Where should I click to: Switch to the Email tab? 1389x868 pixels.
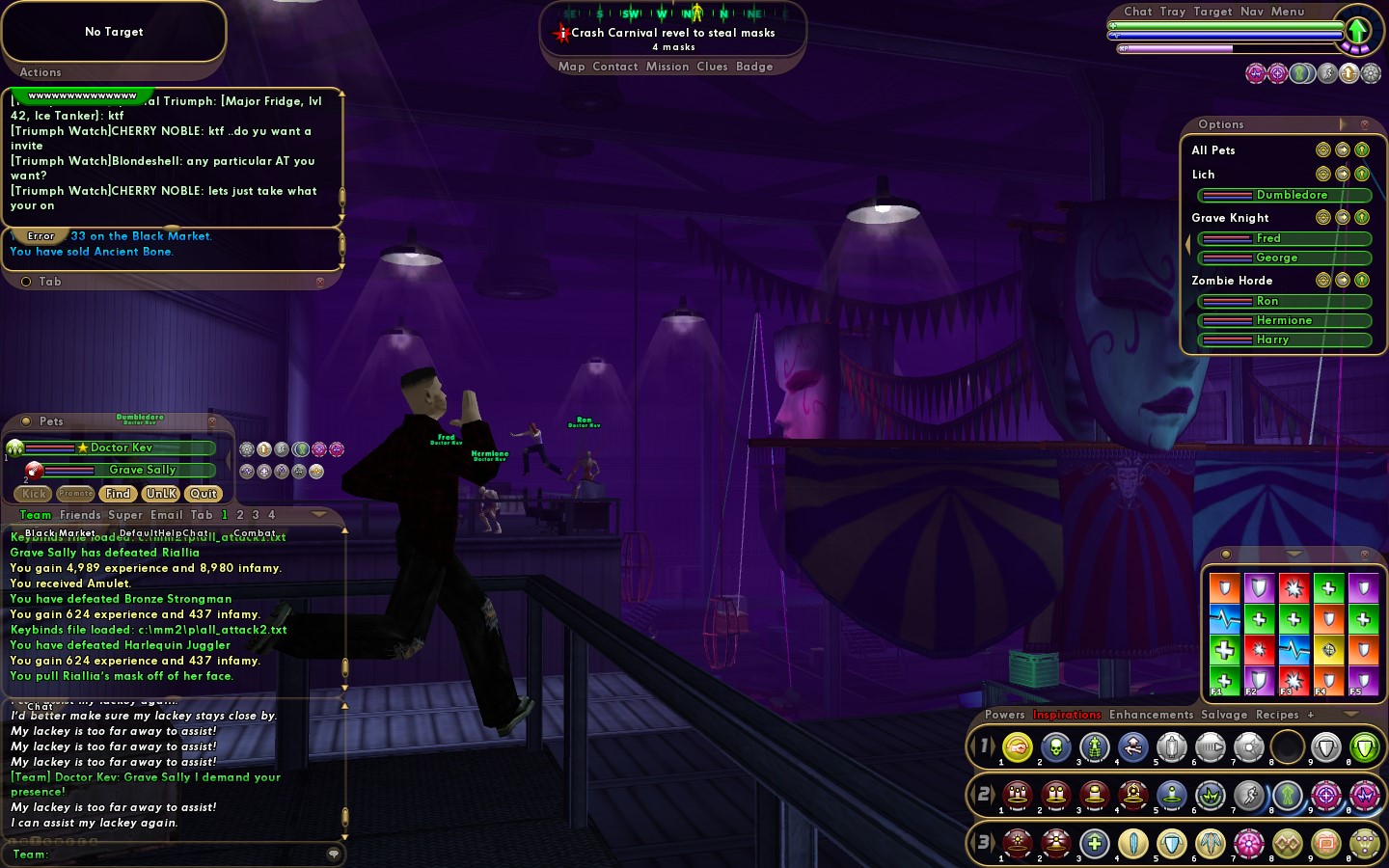pyautogui.click(x=166, y=515)
